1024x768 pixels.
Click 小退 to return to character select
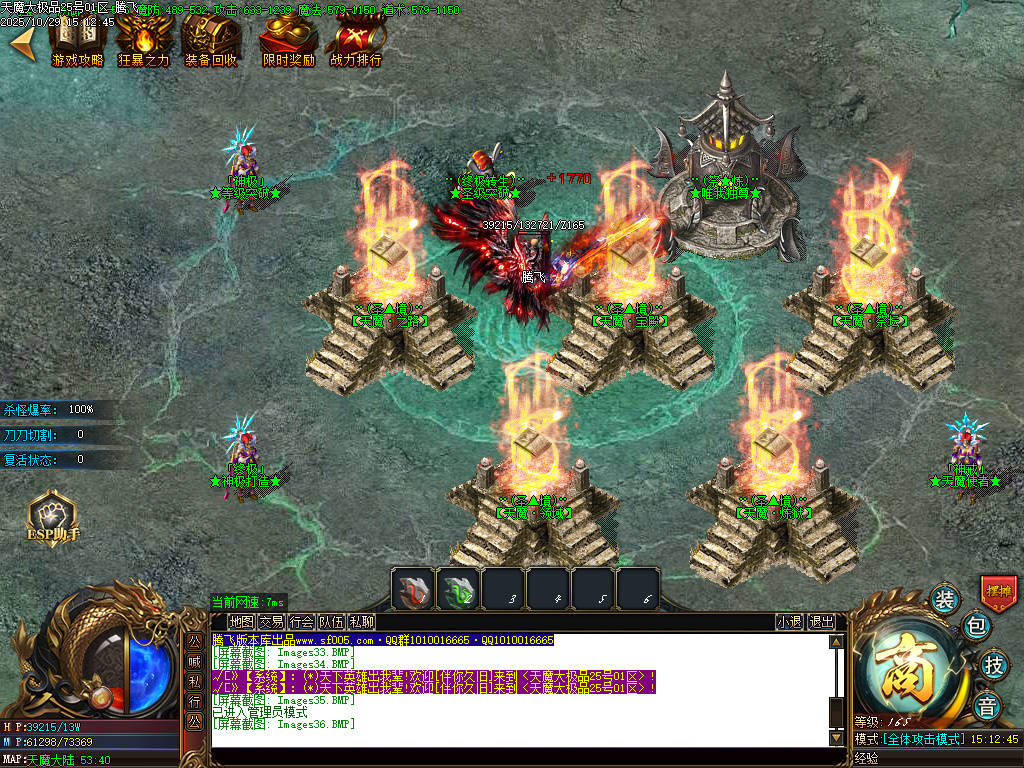click(789, 621)
